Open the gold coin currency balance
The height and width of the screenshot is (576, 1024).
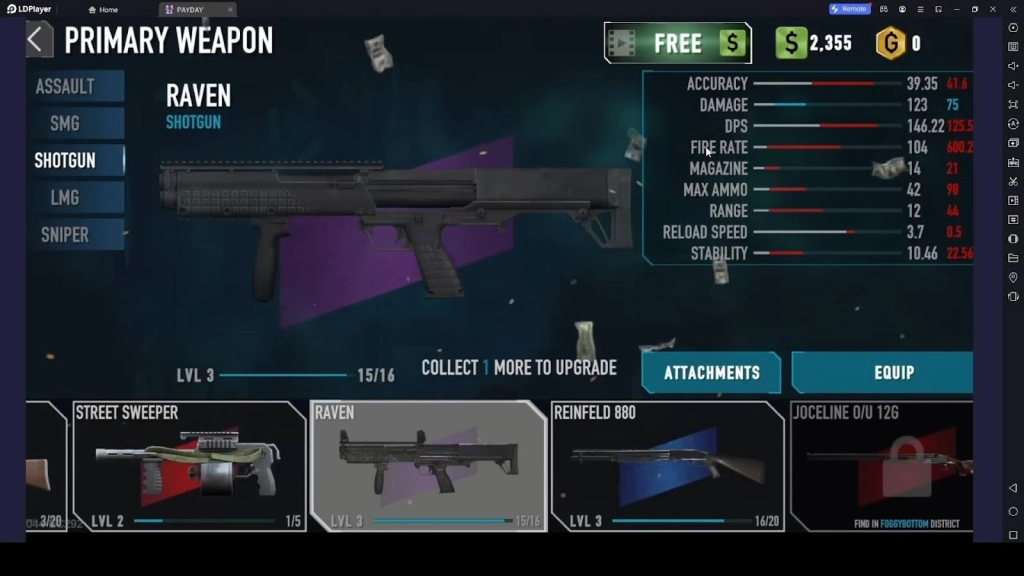(897, 43)
